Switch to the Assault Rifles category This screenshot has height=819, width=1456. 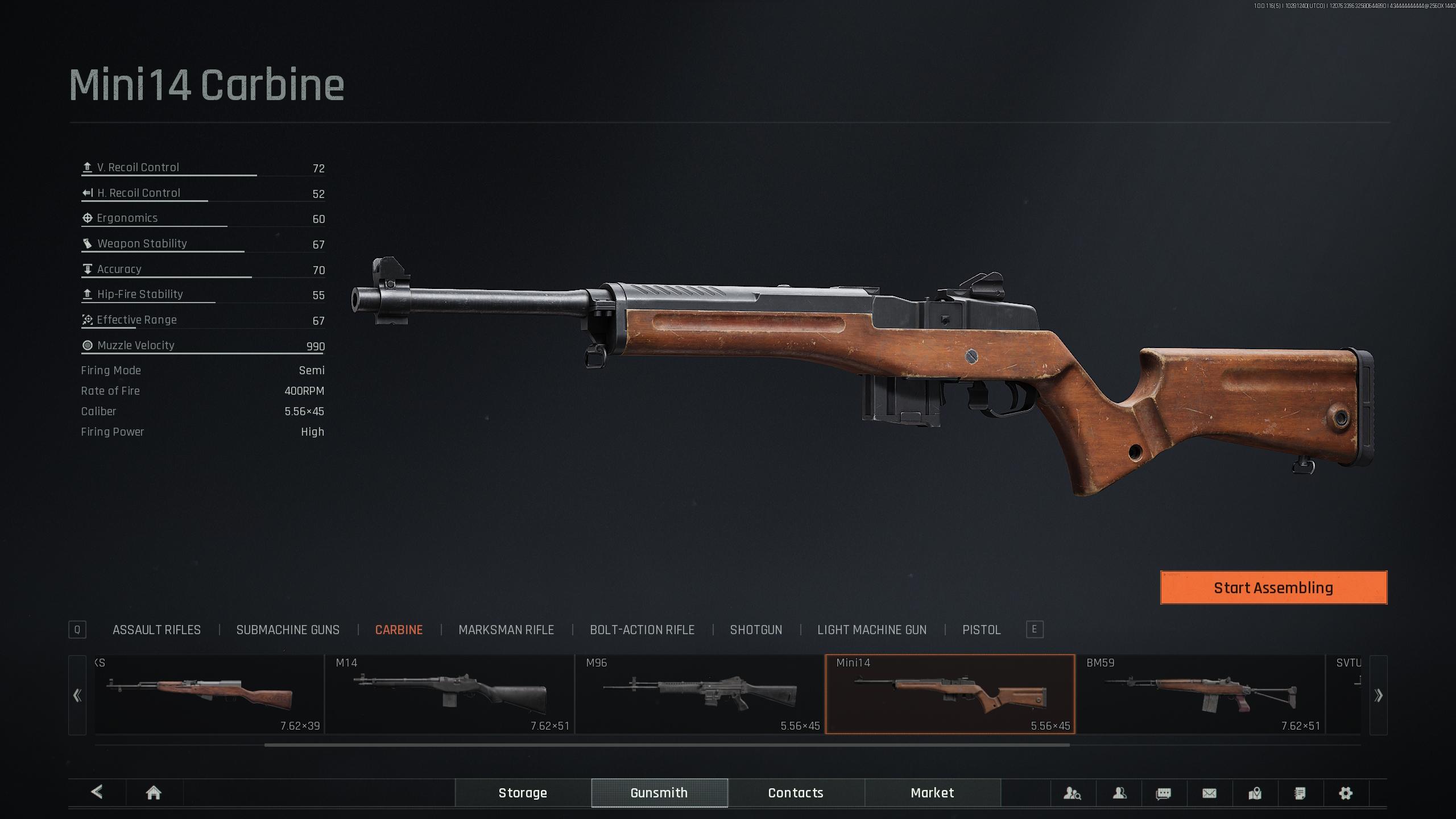(x=156, y=630)
